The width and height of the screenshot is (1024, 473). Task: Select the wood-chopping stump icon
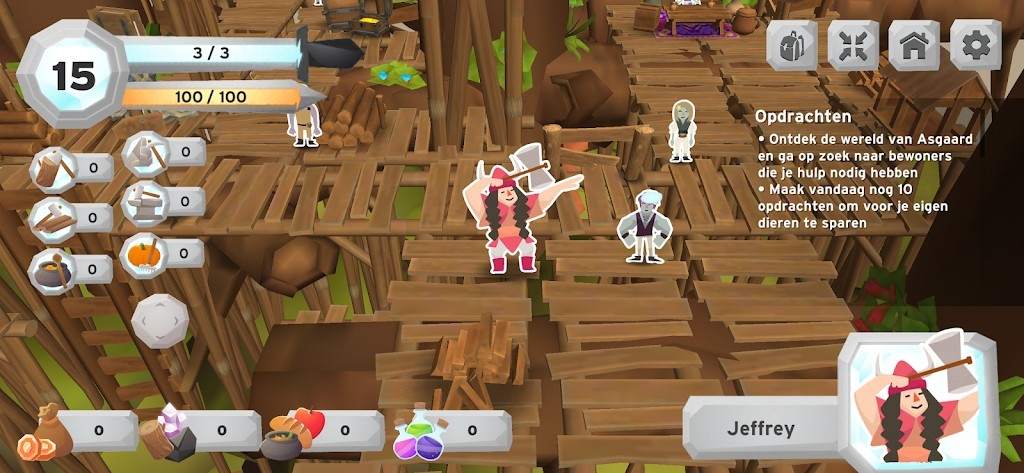click(x=55, y=167)
